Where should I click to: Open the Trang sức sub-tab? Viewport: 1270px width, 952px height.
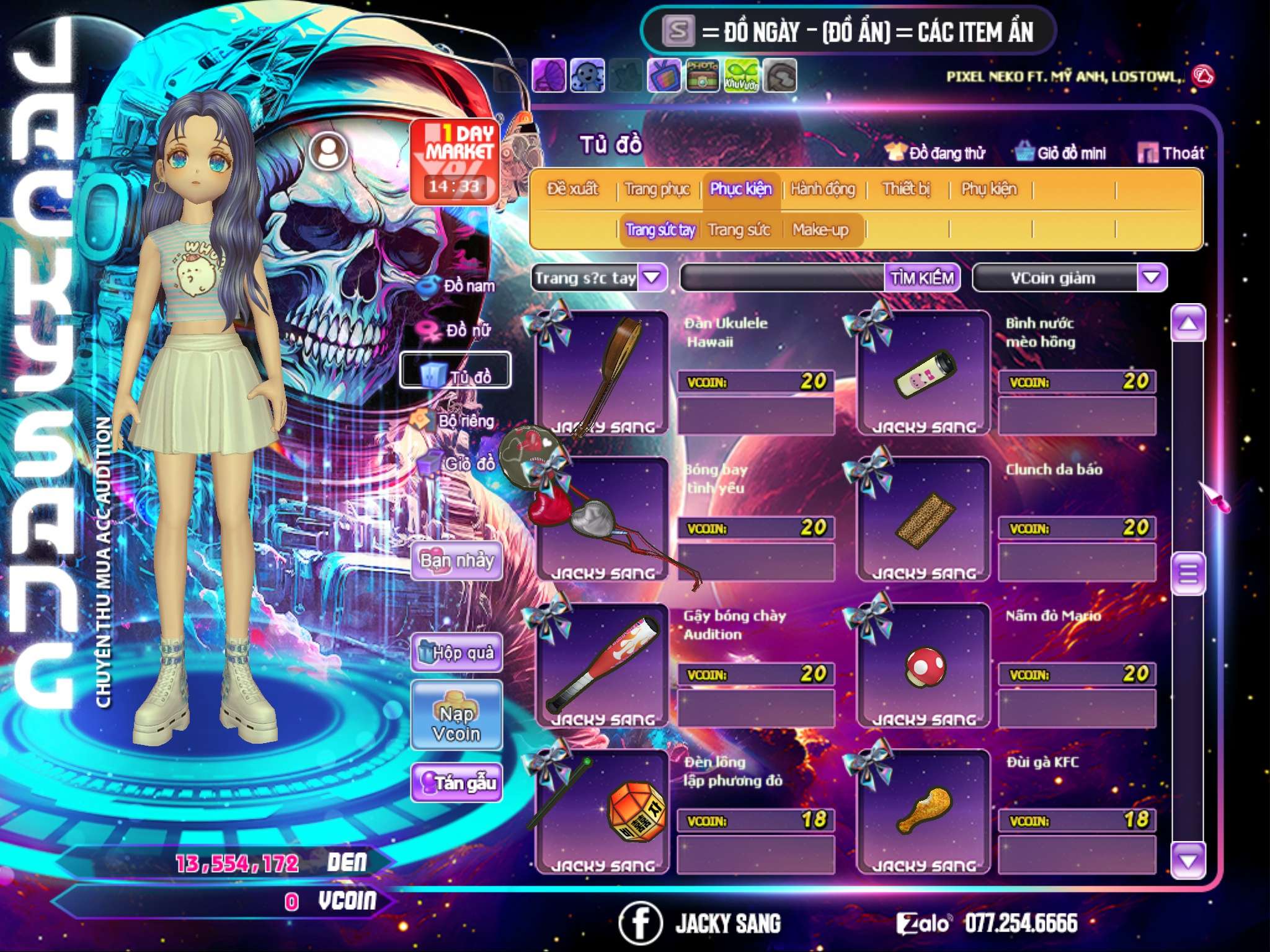pos(739,231)
